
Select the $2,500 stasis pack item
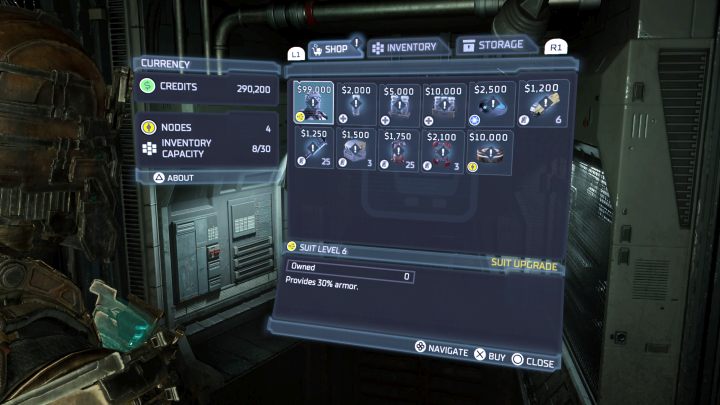(489, 102)
